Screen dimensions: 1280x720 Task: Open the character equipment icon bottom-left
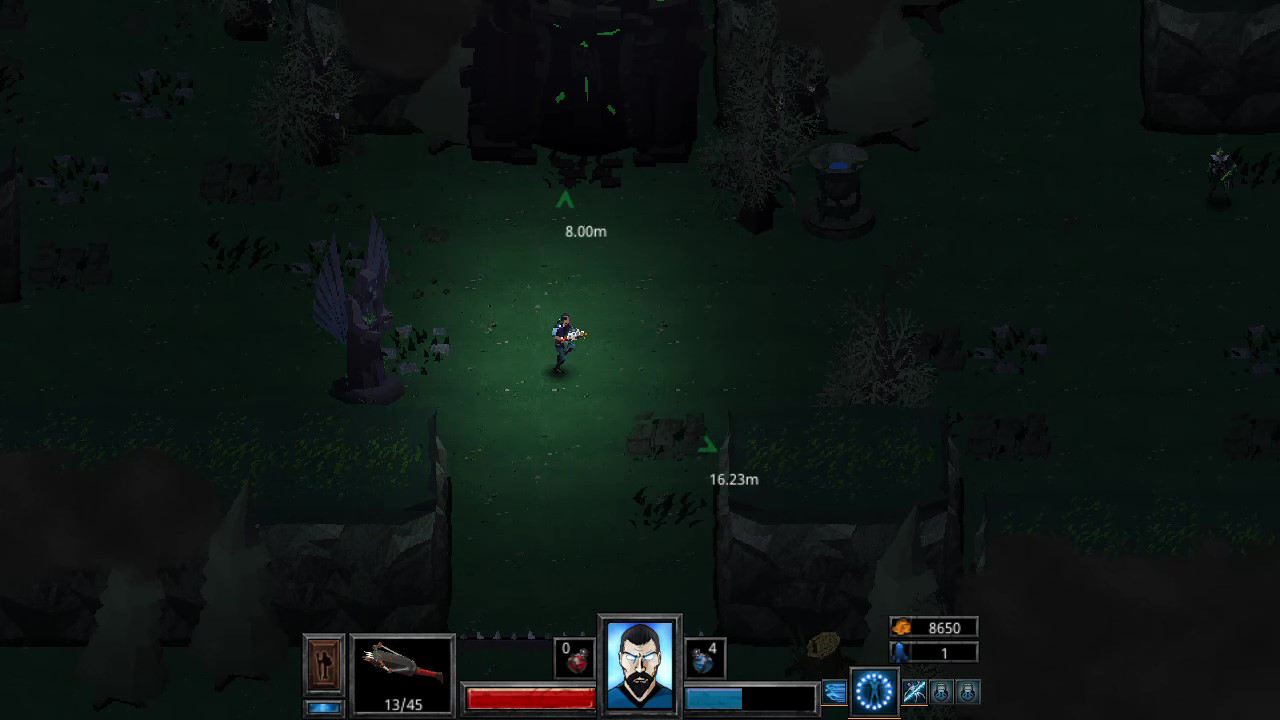(325, 665)
